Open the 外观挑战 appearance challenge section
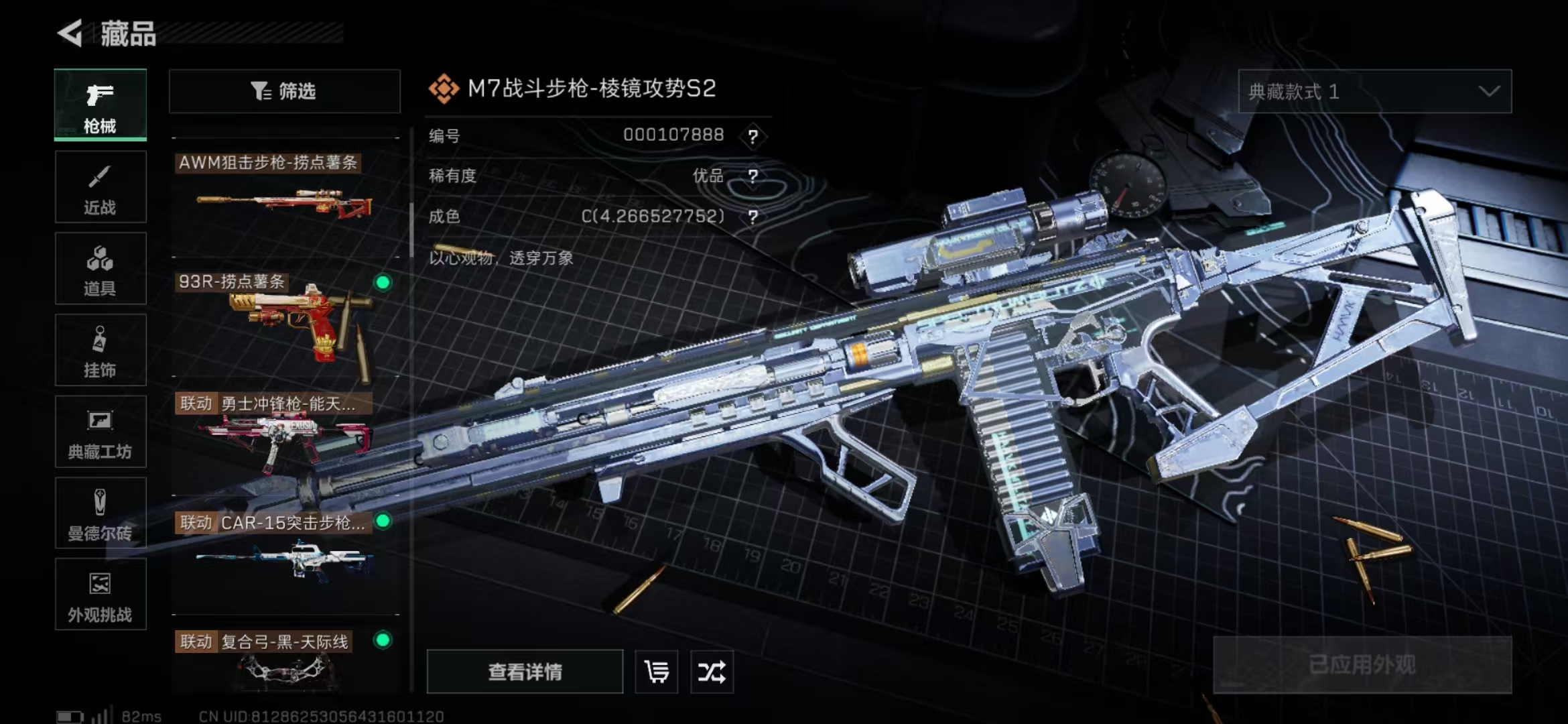This screenshot has height=724, width=1568. (x=101, y=595)
